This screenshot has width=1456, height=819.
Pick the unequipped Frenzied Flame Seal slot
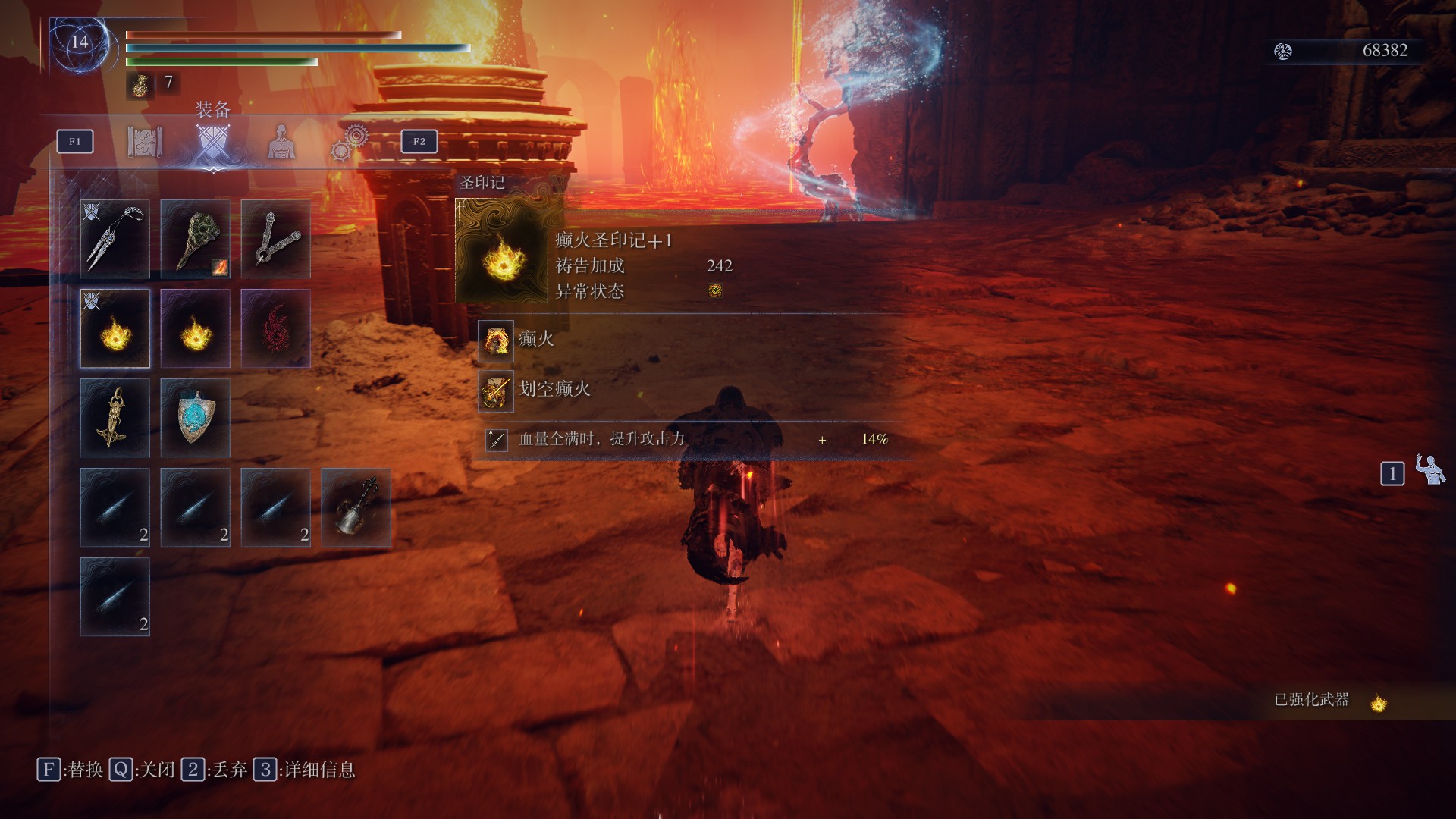(x=196, y=328)
